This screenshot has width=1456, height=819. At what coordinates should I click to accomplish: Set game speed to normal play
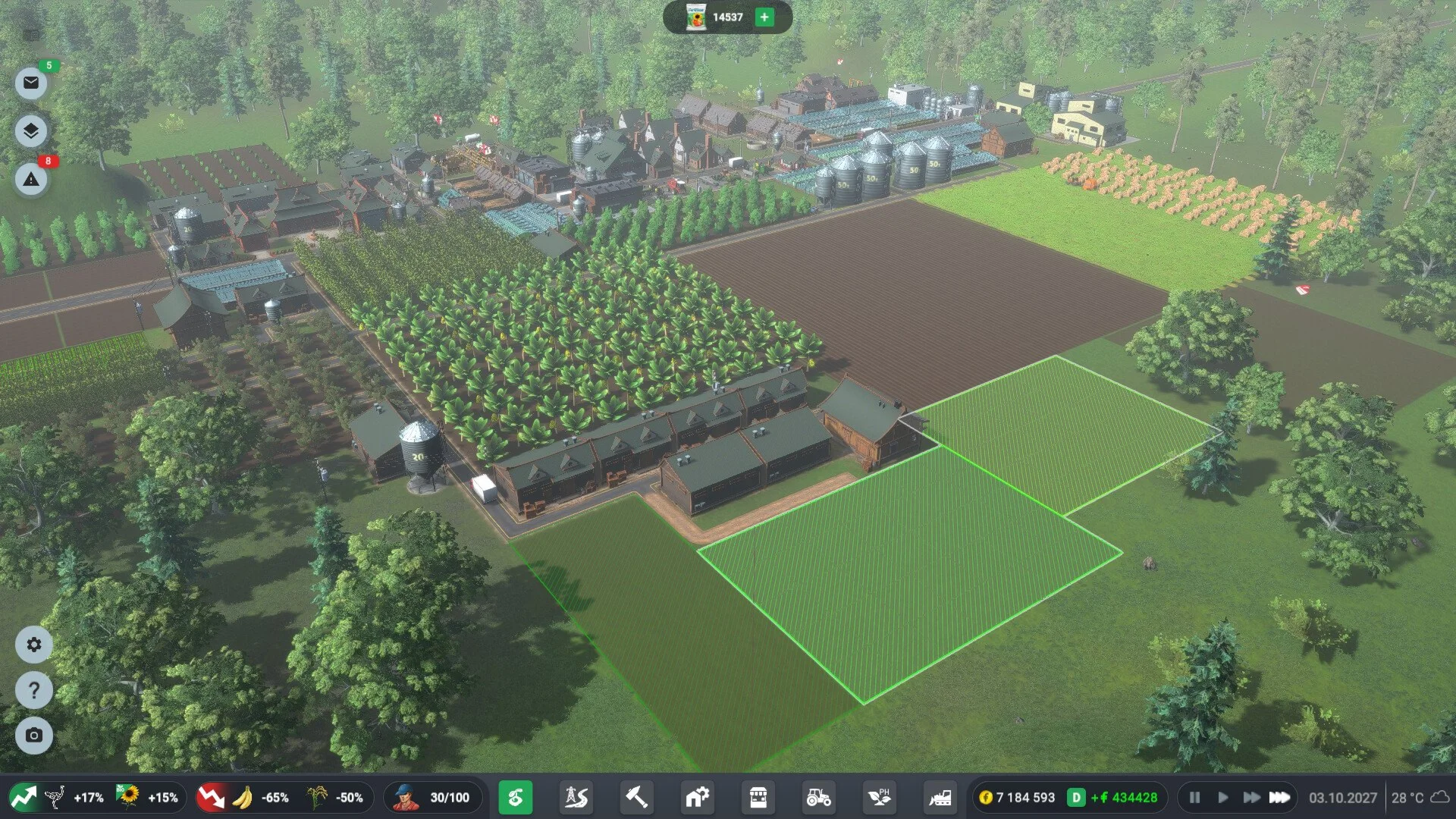(1222, 798)
